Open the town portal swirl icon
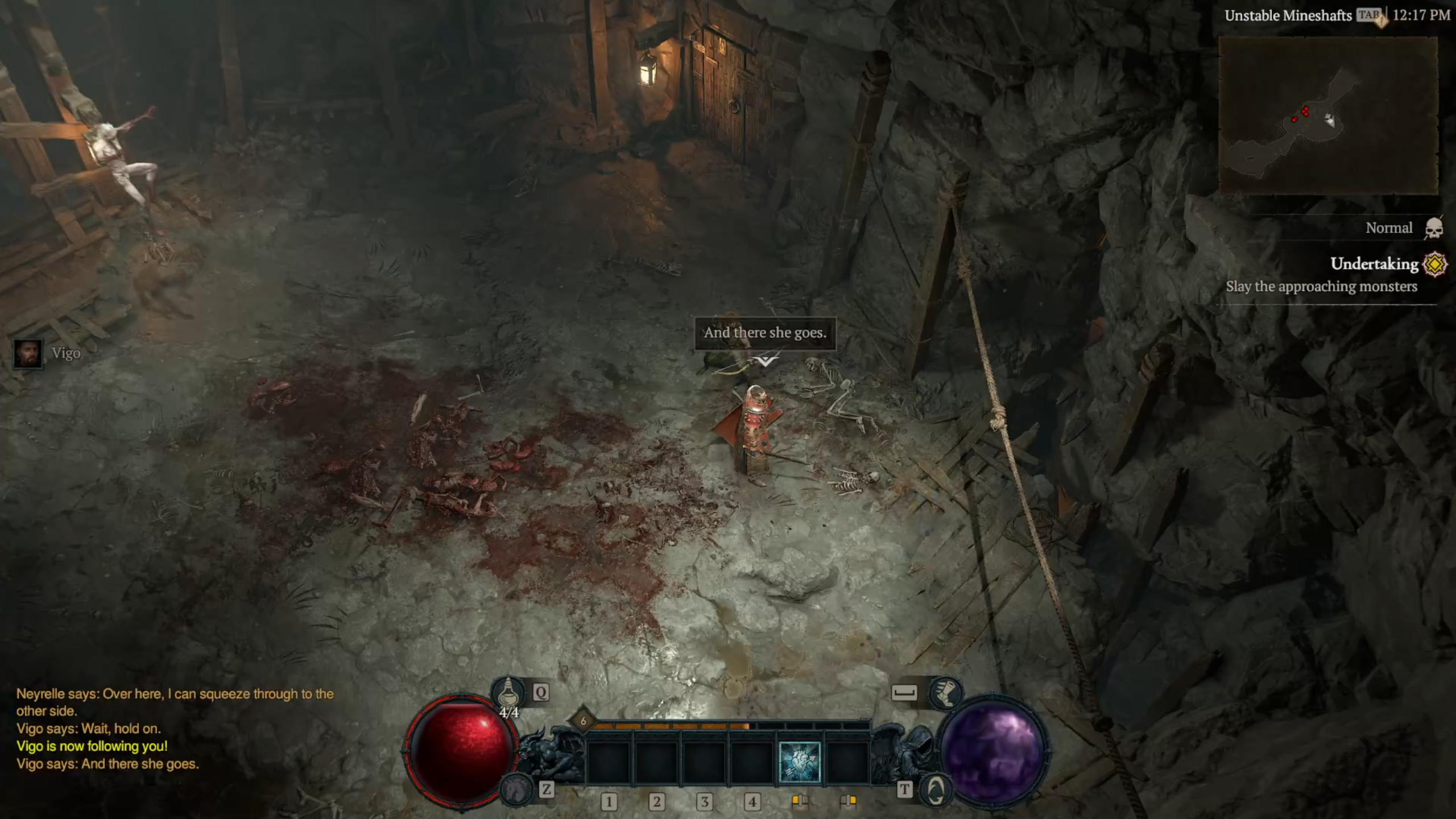The width and height of the screenshot is (1456, 819). pos(936,790)
